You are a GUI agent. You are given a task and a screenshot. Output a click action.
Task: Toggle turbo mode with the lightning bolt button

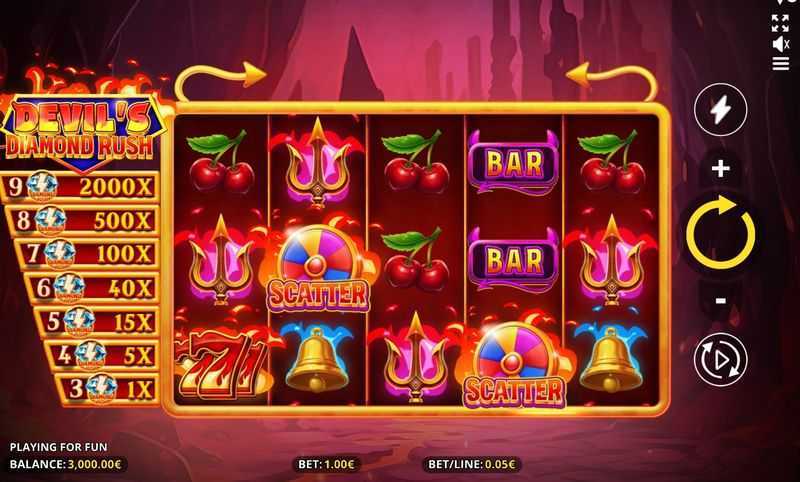[x=720, y=109]
